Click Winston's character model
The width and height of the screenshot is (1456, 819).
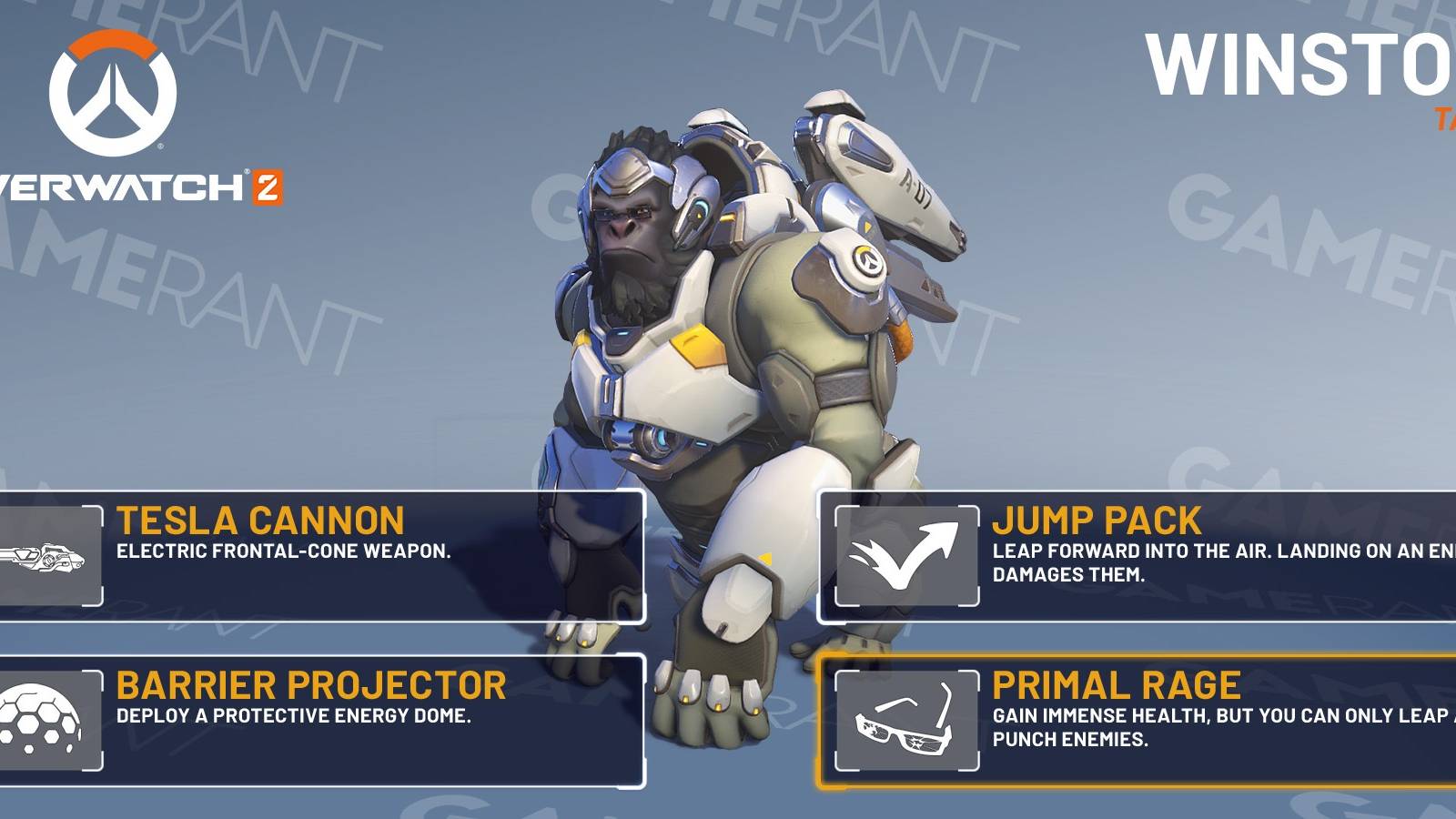click(728, 364)
